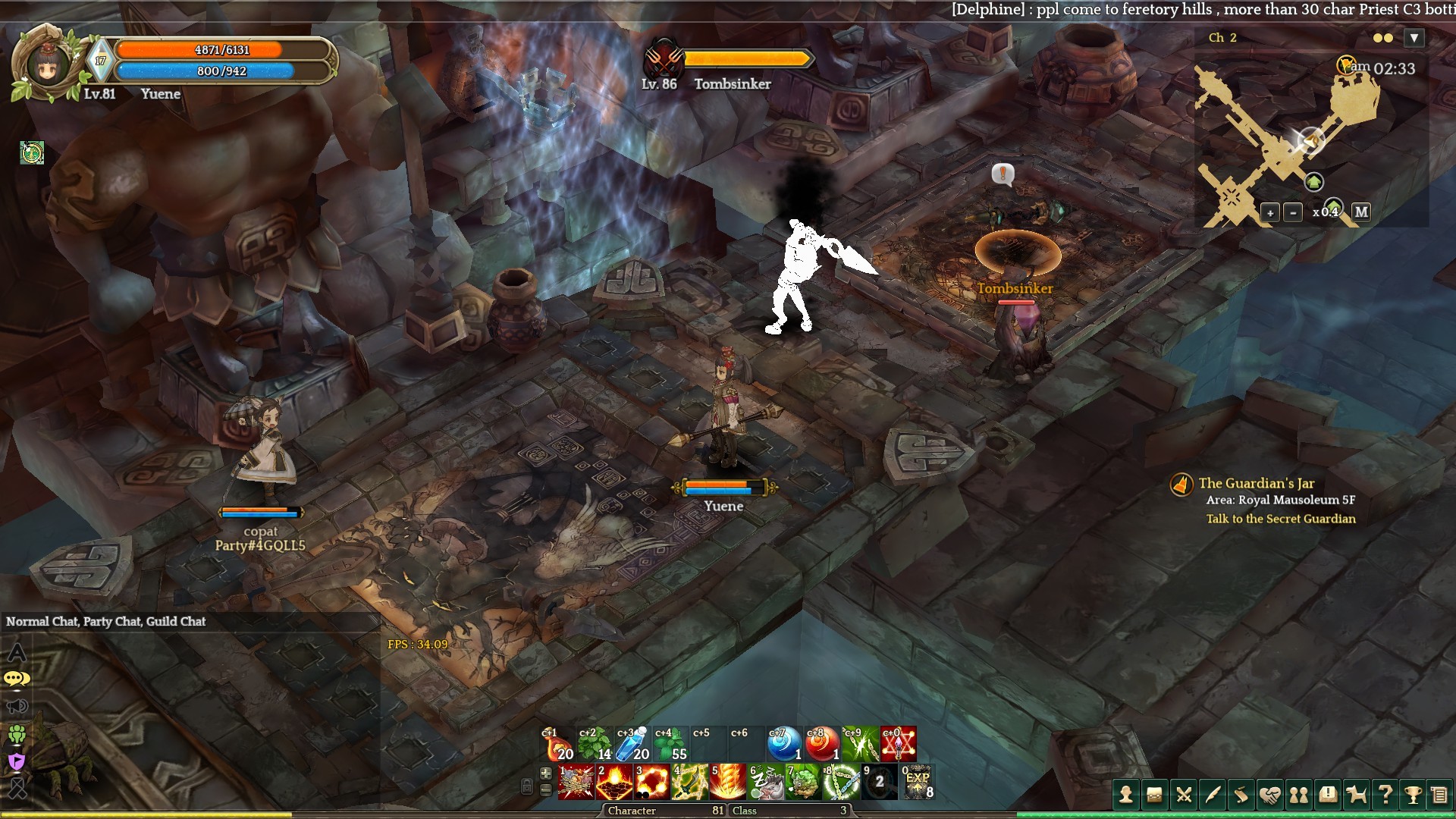The image size is (1456, 819).
Task: Open the question mark help menu
Action: click(1385, 795)
